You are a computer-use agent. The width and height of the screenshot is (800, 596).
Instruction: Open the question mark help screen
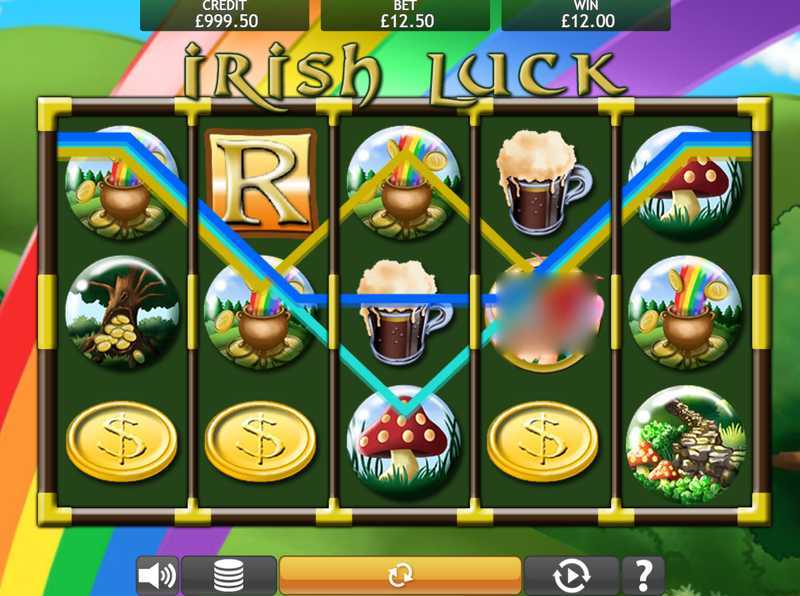(643, 576)
